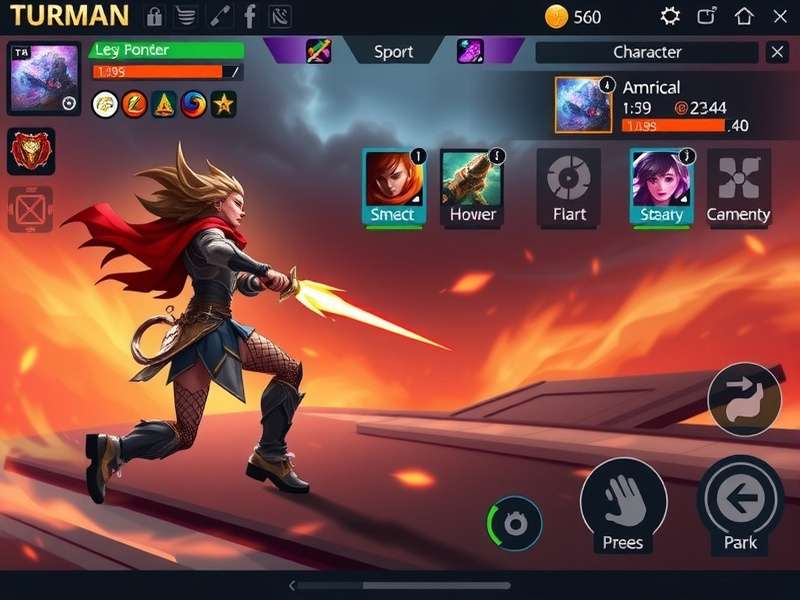Open the Character tab

coord(647,52)
